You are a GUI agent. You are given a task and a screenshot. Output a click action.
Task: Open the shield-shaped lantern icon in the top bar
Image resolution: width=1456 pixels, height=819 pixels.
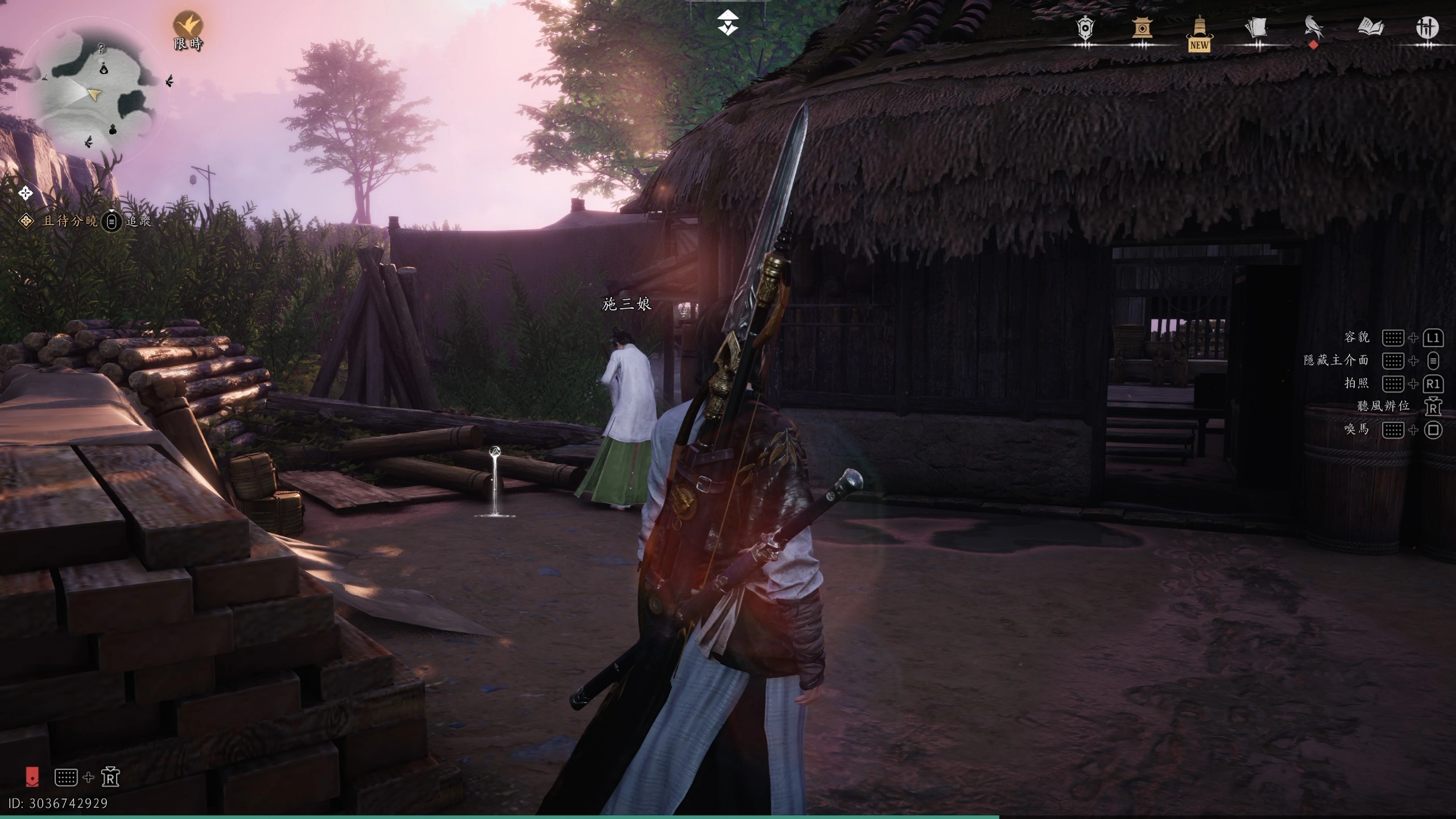pyautogui.click(x=1085, y=28)
